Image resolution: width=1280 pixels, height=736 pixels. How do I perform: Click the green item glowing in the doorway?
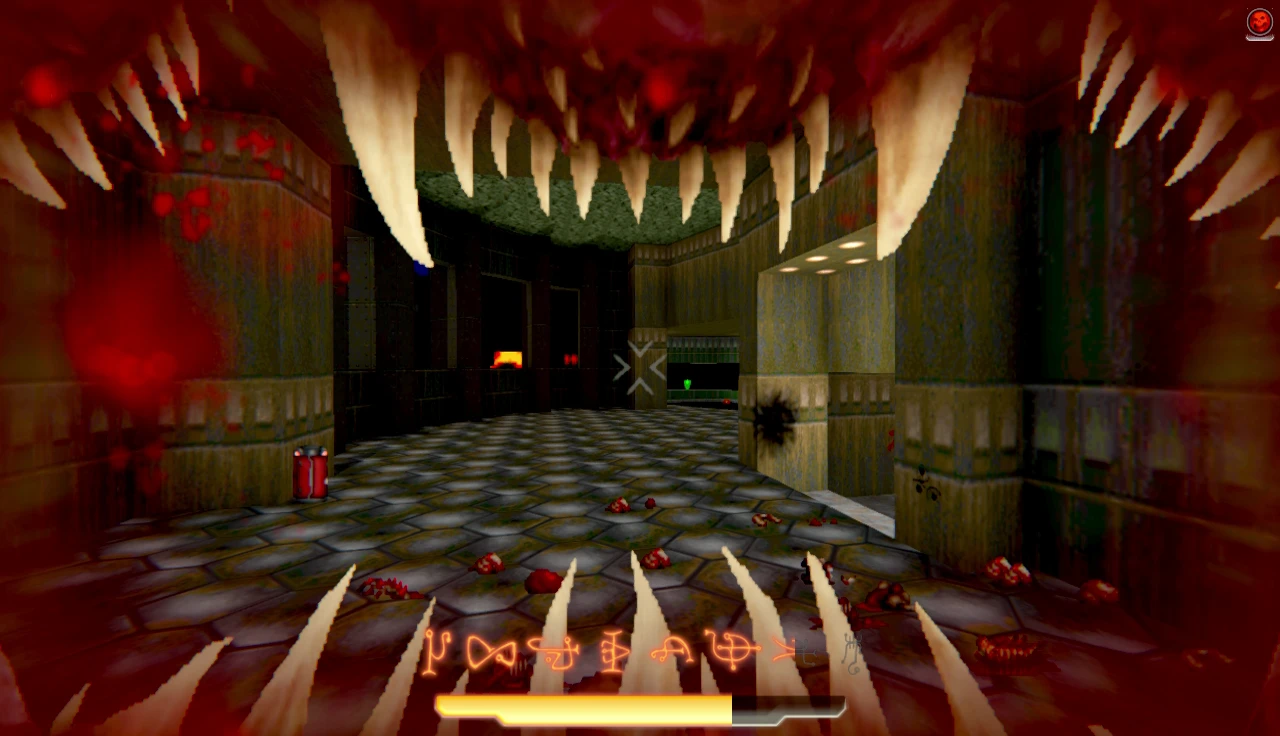coord(690,383)
